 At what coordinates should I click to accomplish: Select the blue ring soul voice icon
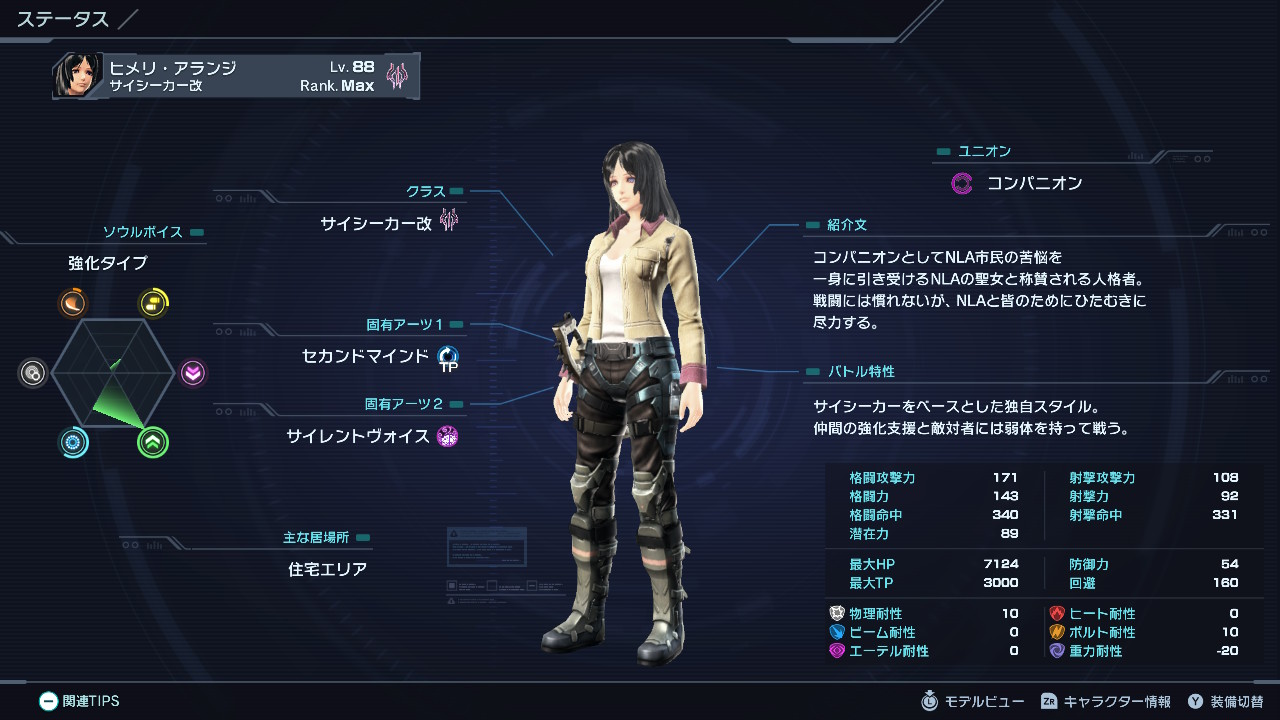click(x=73, y=442)
